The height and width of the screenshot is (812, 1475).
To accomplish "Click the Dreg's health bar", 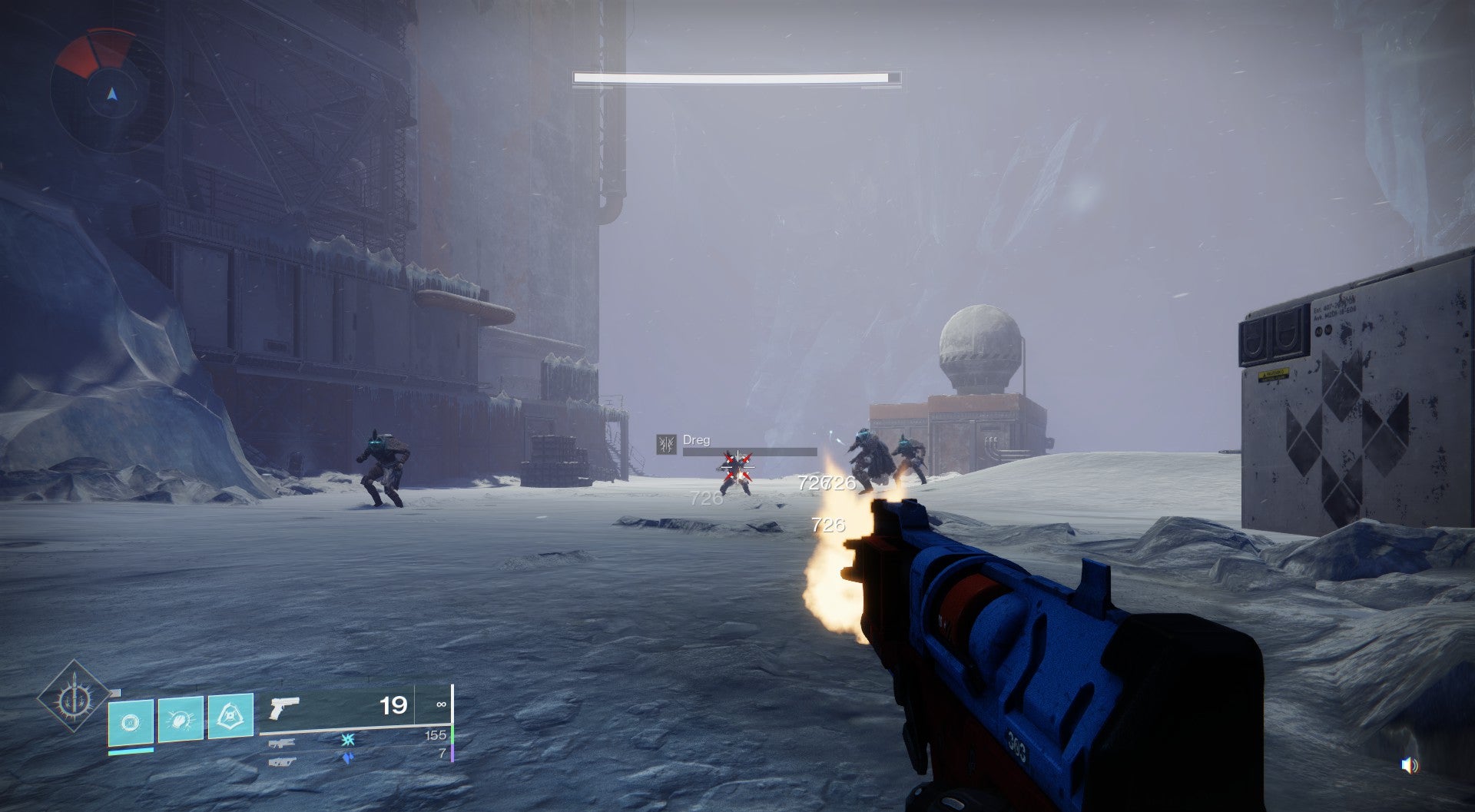I will tap(750, 452).
